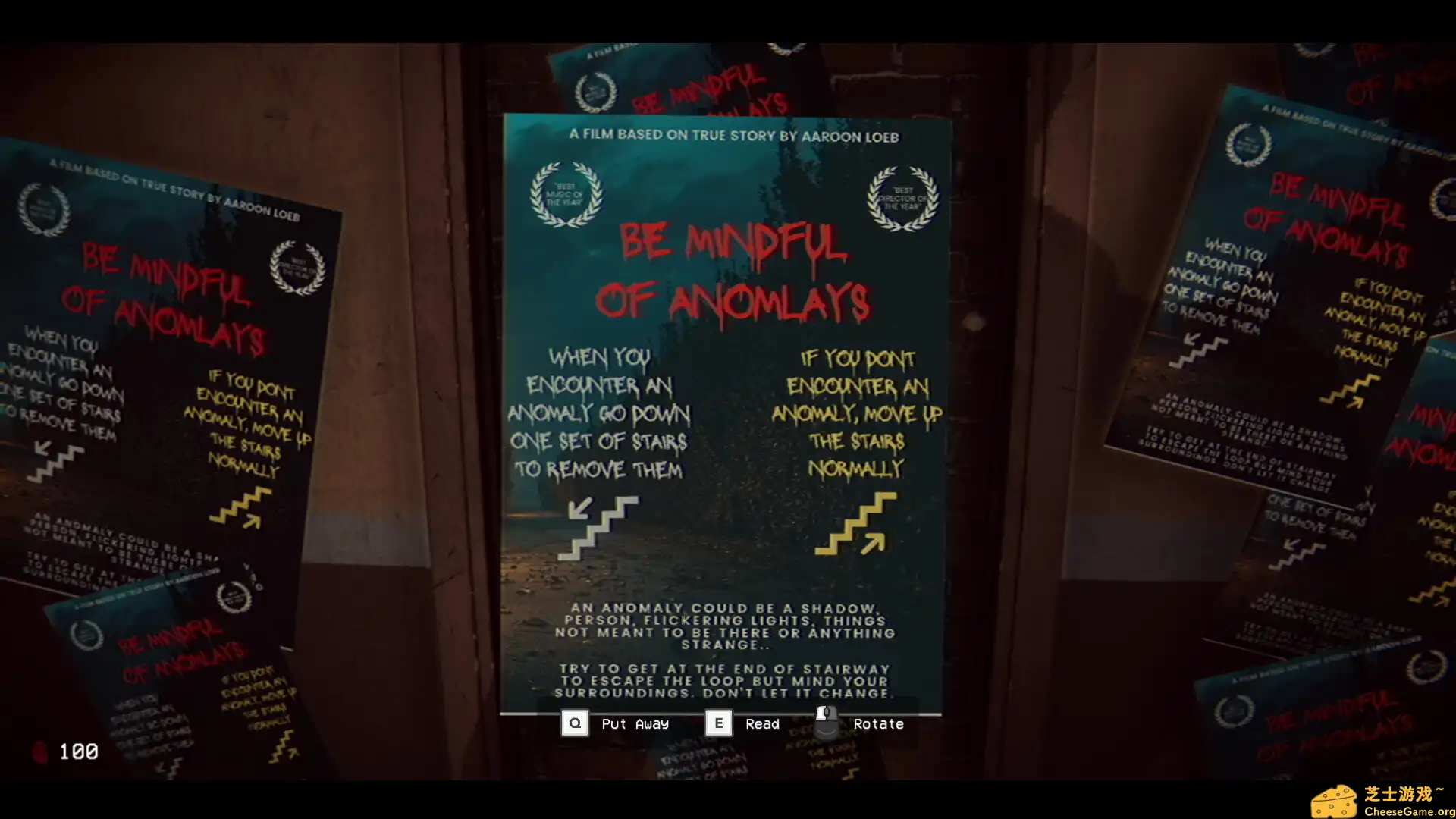Click the white descending stairs icon on poster
The height and width of the screenshot is (819, 1456).
tap(598, 526)
